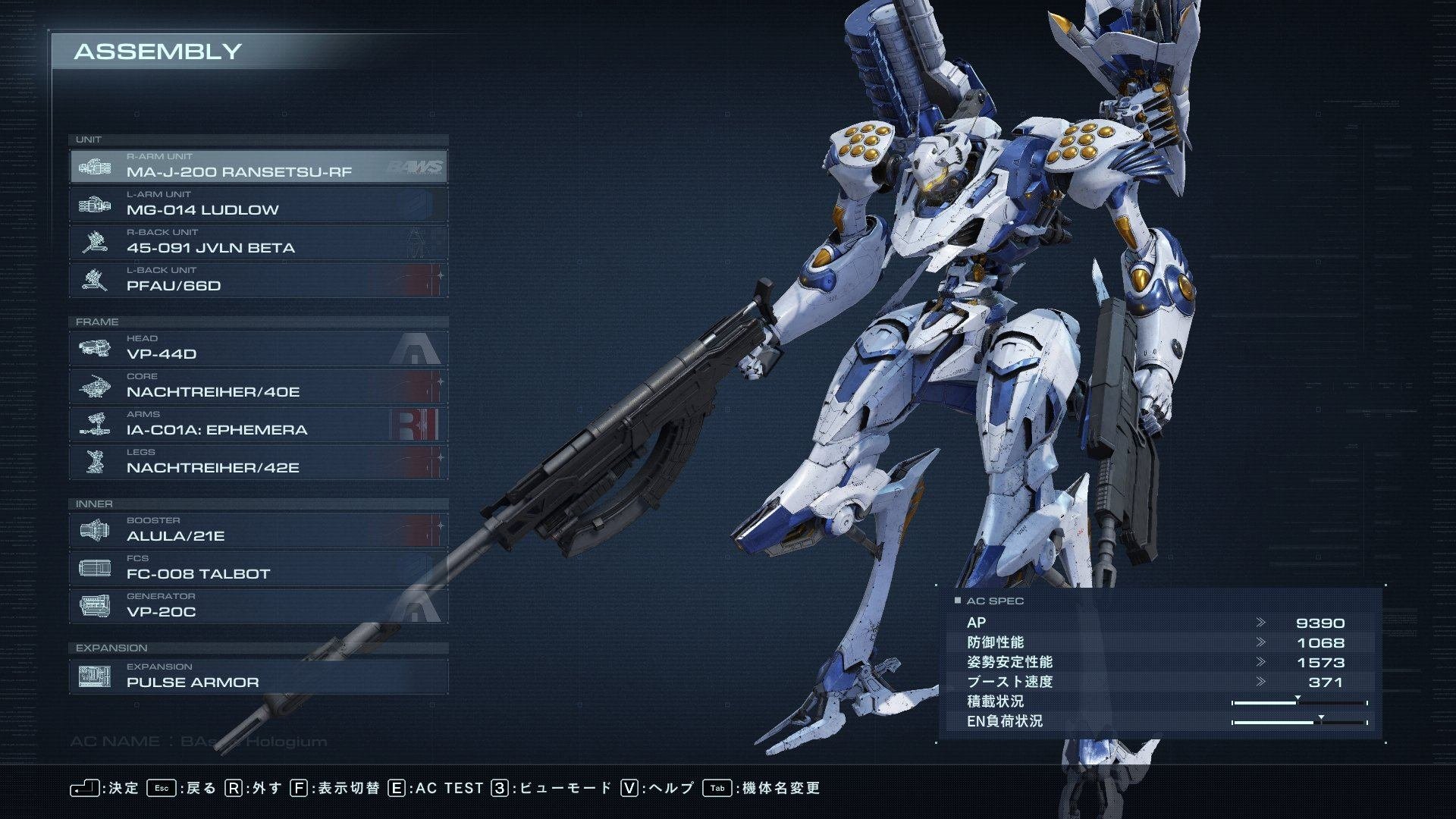Select the ARMS slot IA-C01A: EPHEMERA
The height and width of the screenshot is (819, 1456).
point(258,424)
